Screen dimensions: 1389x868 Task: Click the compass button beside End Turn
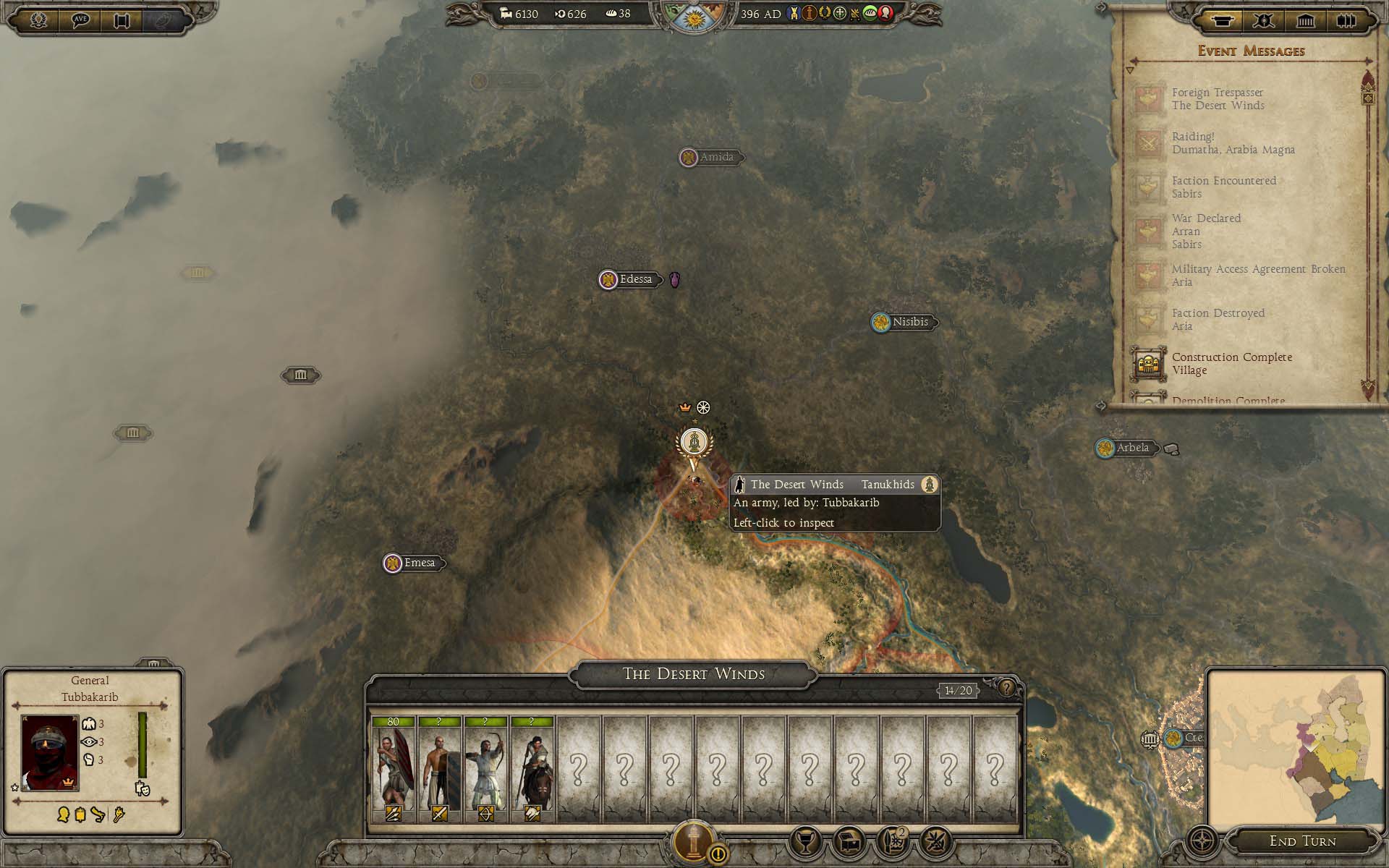point(1202,841)
